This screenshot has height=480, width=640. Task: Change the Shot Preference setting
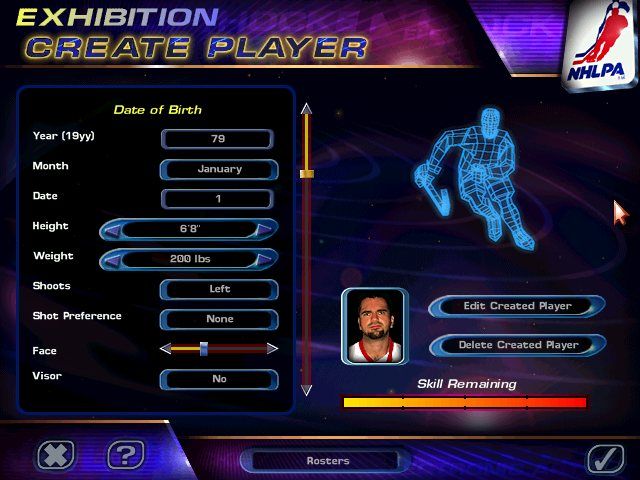click(x=218, y=319)
